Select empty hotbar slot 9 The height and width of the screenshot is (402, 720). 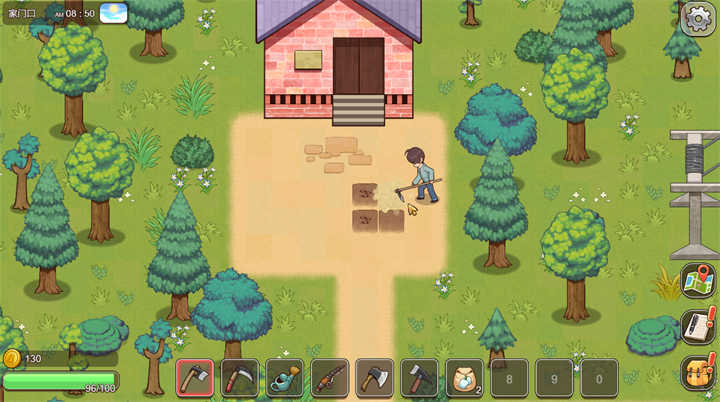tap(554, 378)
